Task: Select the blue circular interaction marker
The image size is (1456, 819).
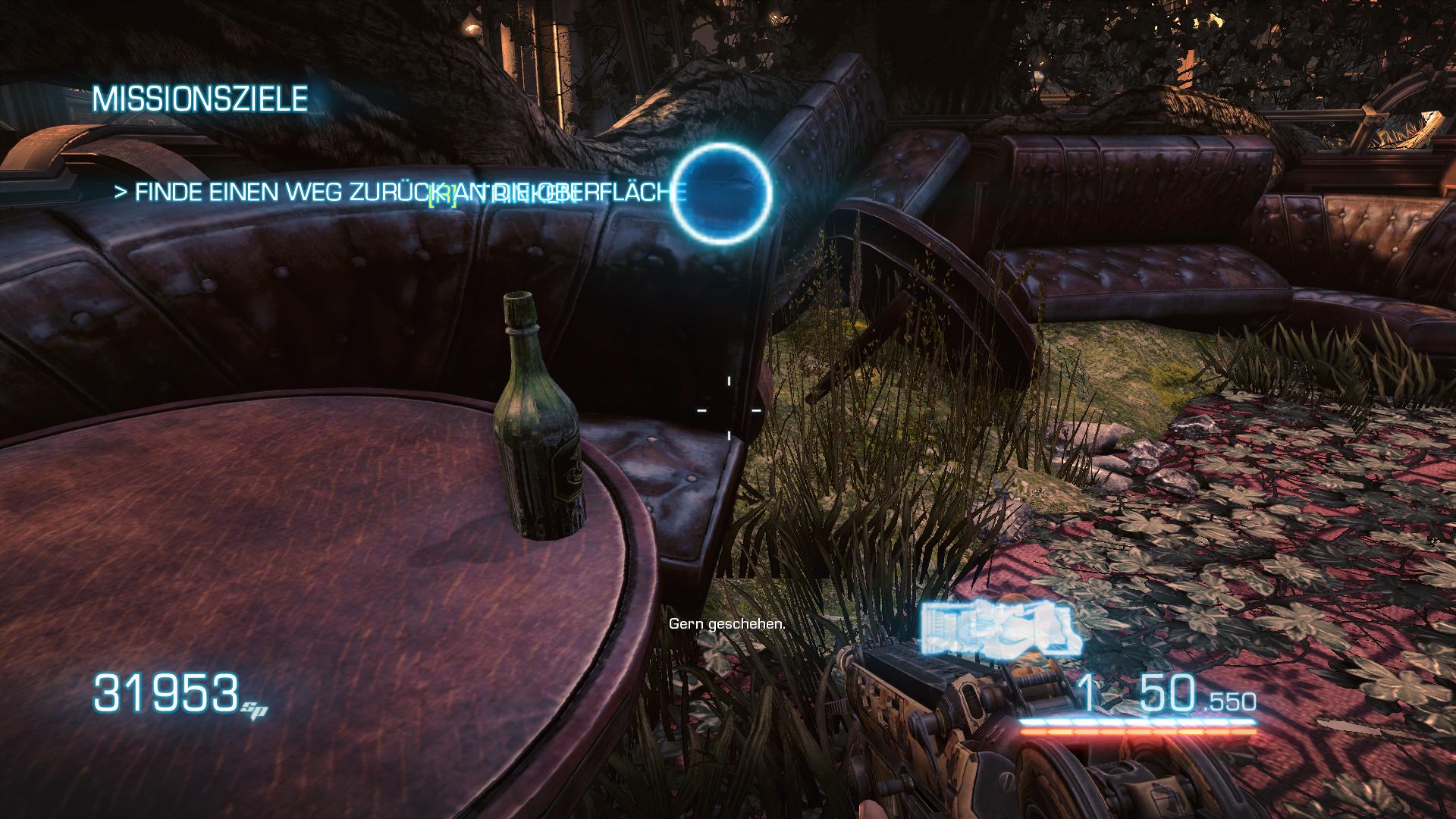Action: [x=722, y=193]
